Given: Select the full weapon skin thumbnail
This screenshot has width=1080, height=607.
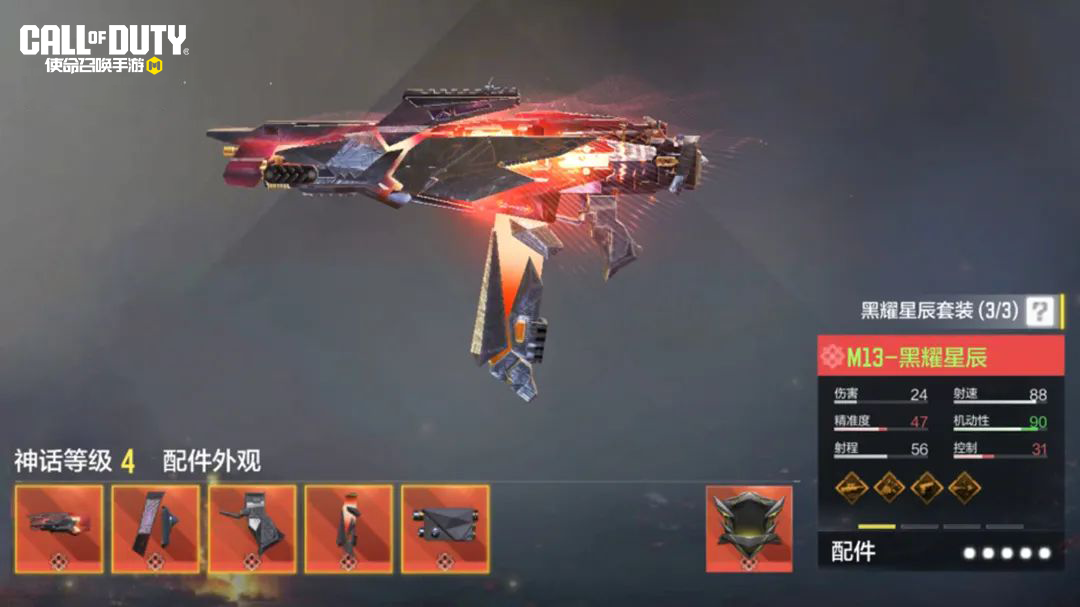Looking at the screenshot, I should click(59, 528).
